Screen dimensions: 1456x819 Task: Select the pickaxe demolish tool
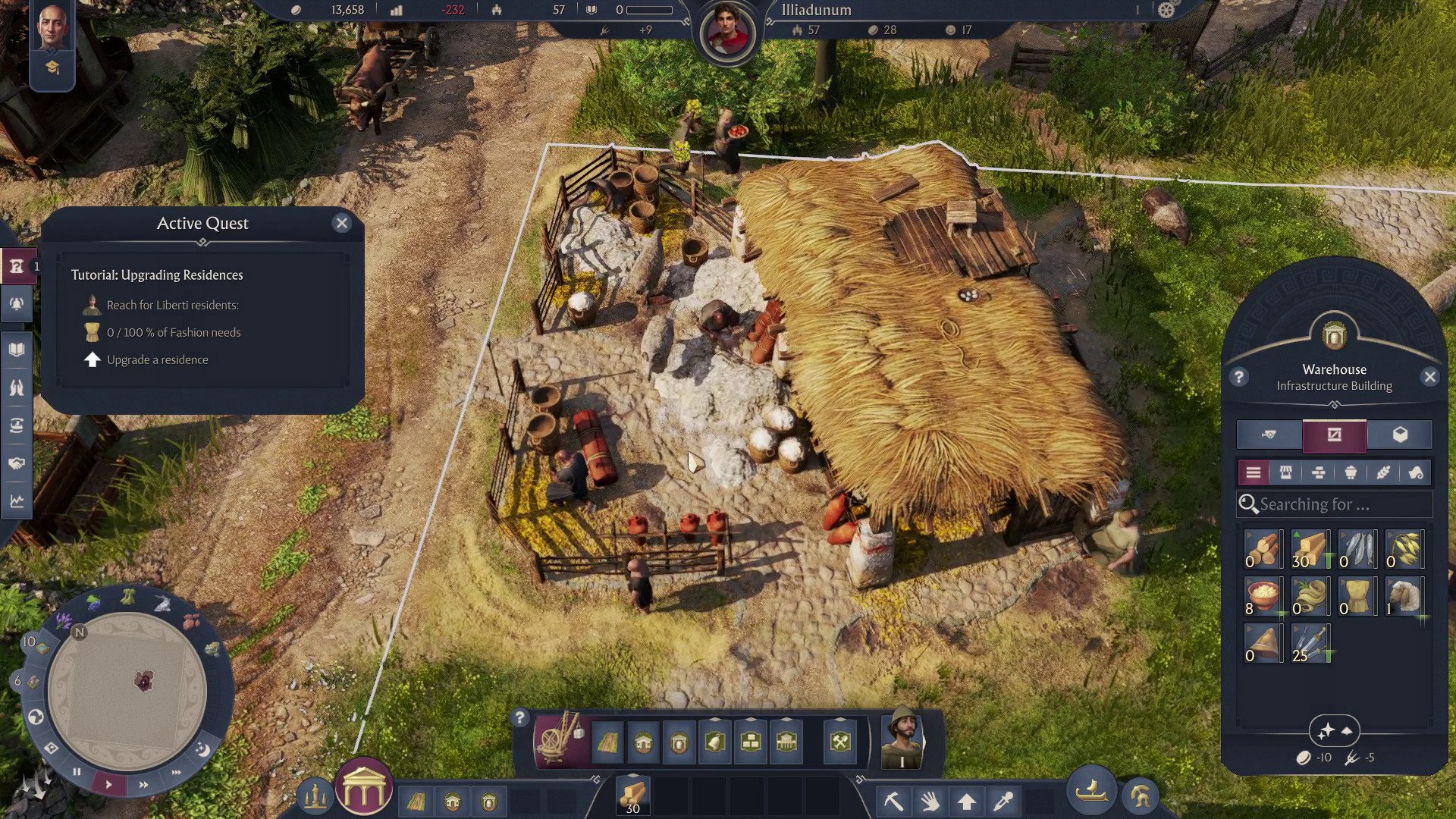pos(893,800)
